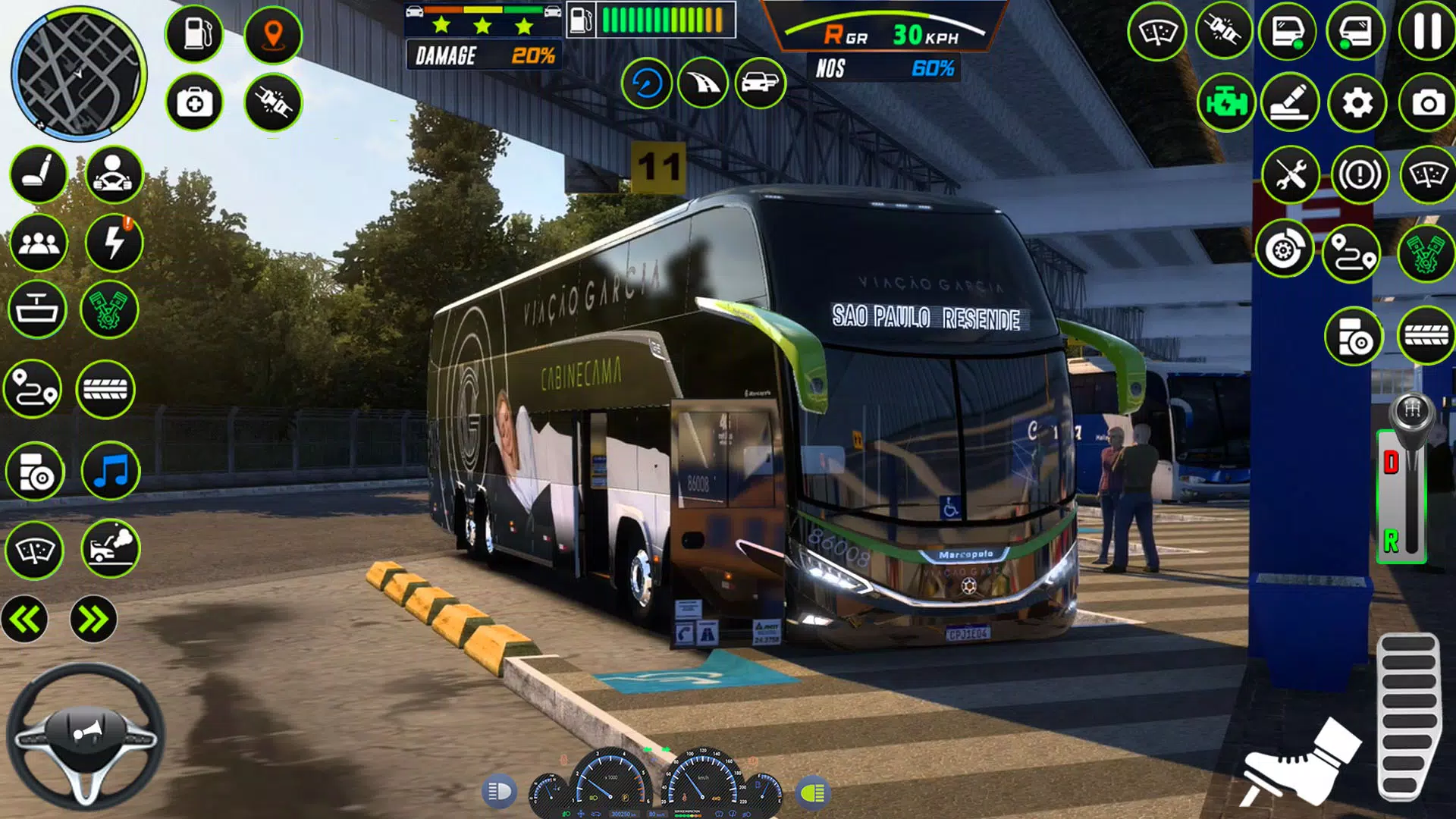1456x819 pixels.
Task: Open the gear settings menu
Action: [x=1357, y=102]
